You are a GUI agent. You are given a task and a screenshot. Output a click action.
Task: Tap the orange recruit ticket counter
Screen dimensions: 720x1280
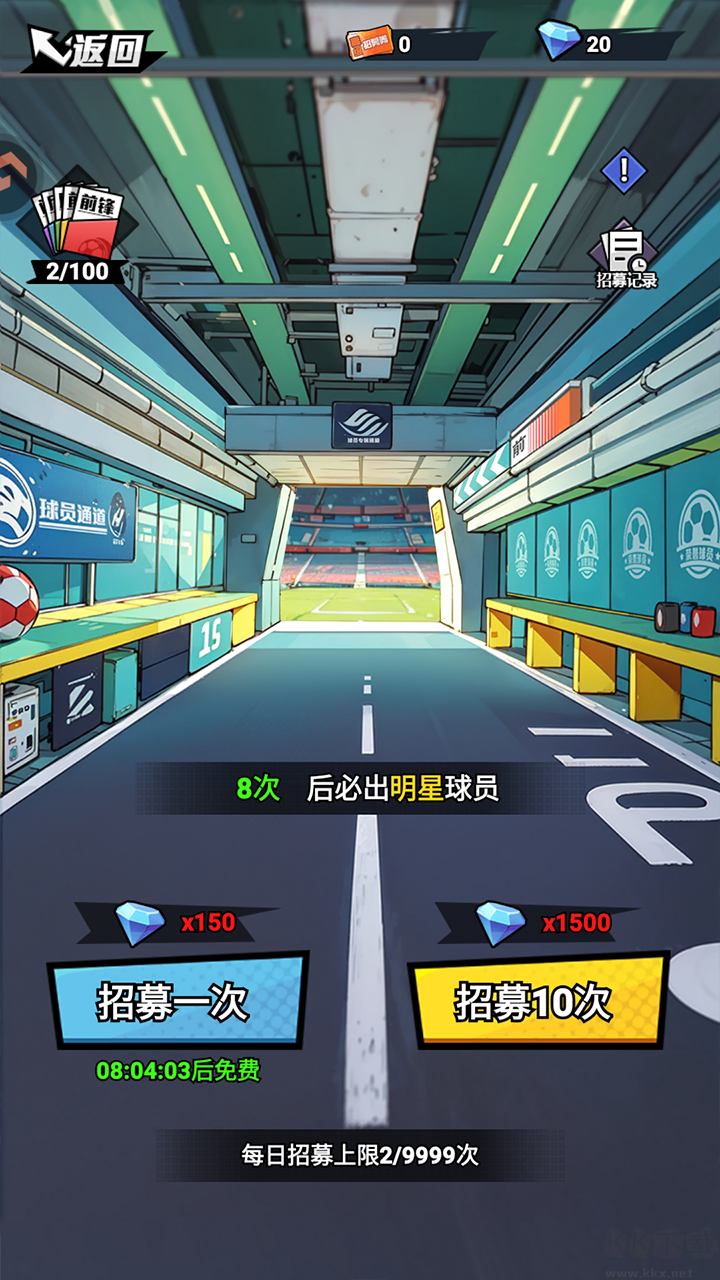382,44
